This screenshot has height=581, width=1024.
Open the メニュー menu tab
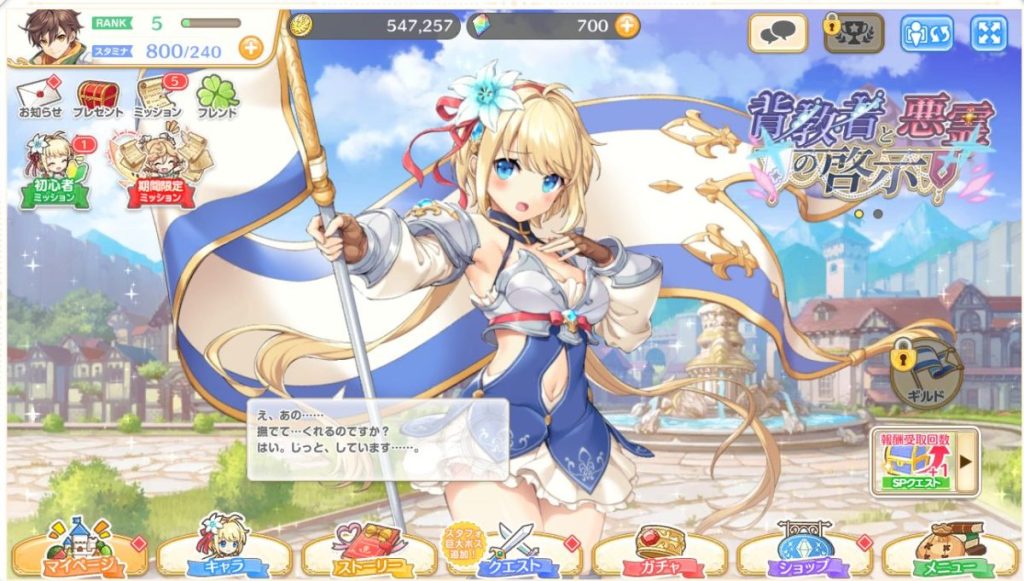947,549
